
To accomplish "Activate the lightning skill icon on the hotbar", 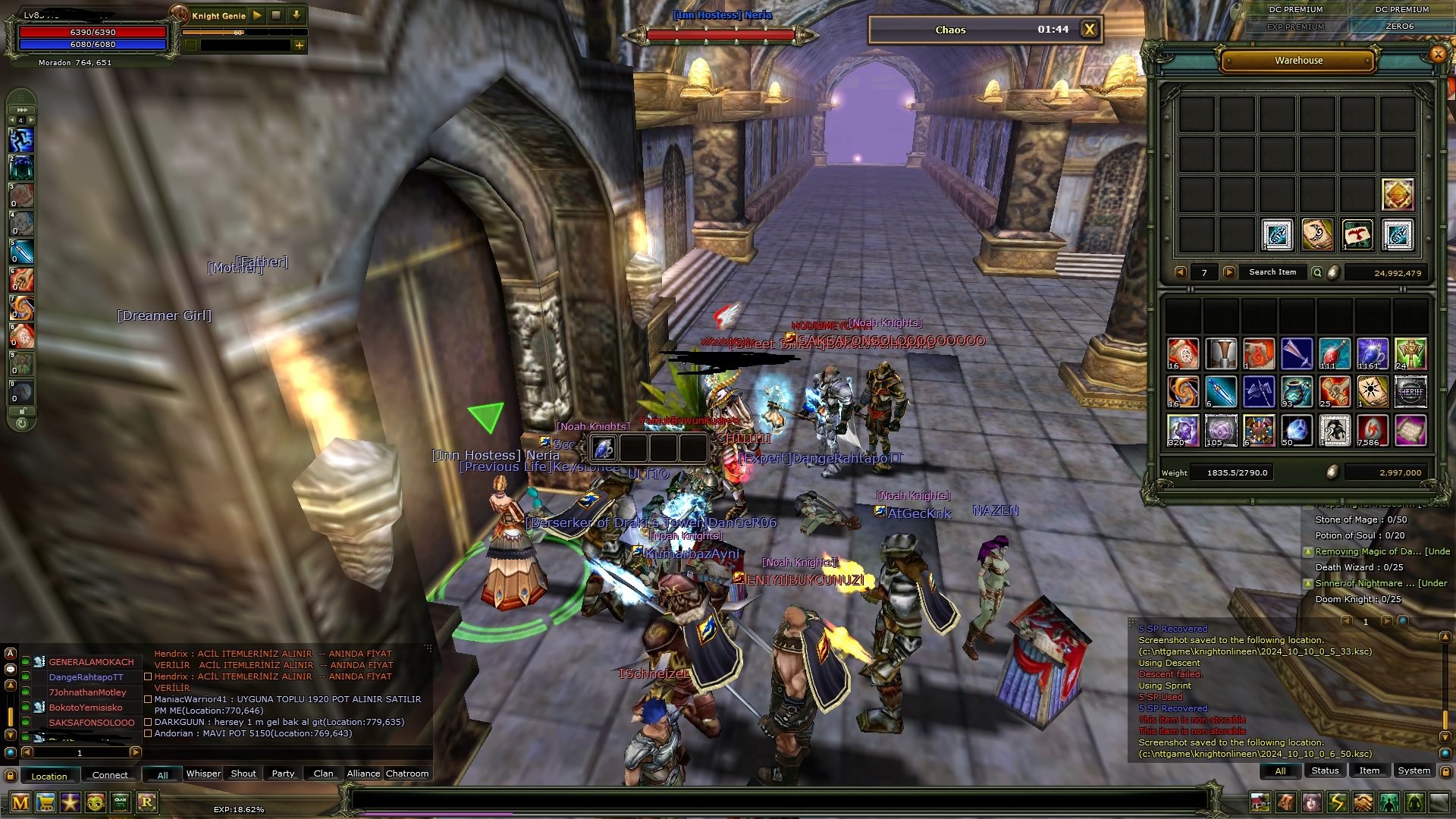I will [x=1337, y=802].
